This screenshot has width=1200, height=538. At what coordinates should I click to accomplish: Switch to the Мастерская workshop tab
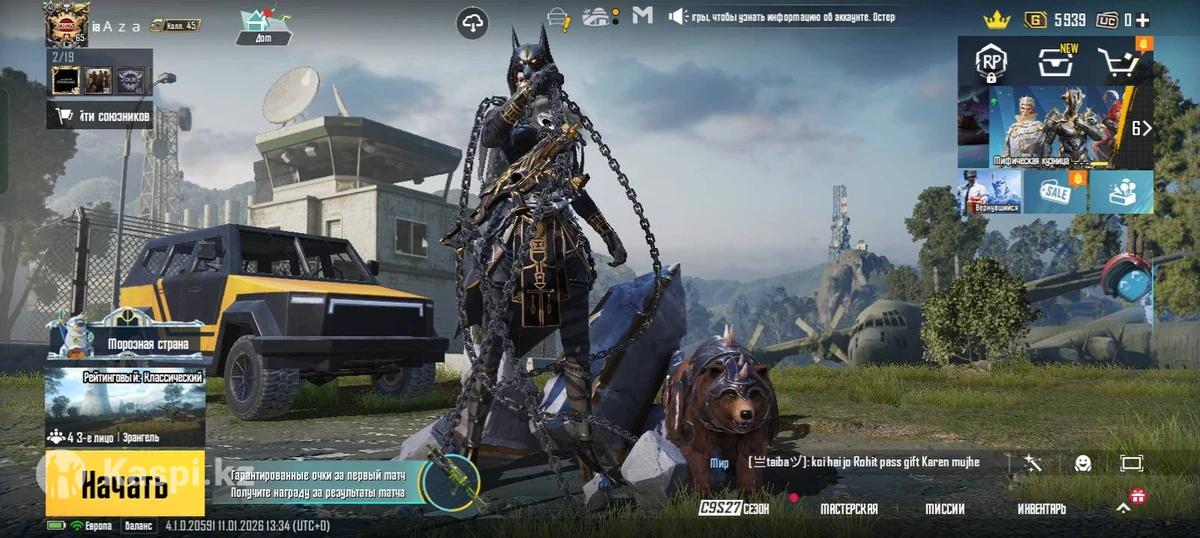point(849,509)
